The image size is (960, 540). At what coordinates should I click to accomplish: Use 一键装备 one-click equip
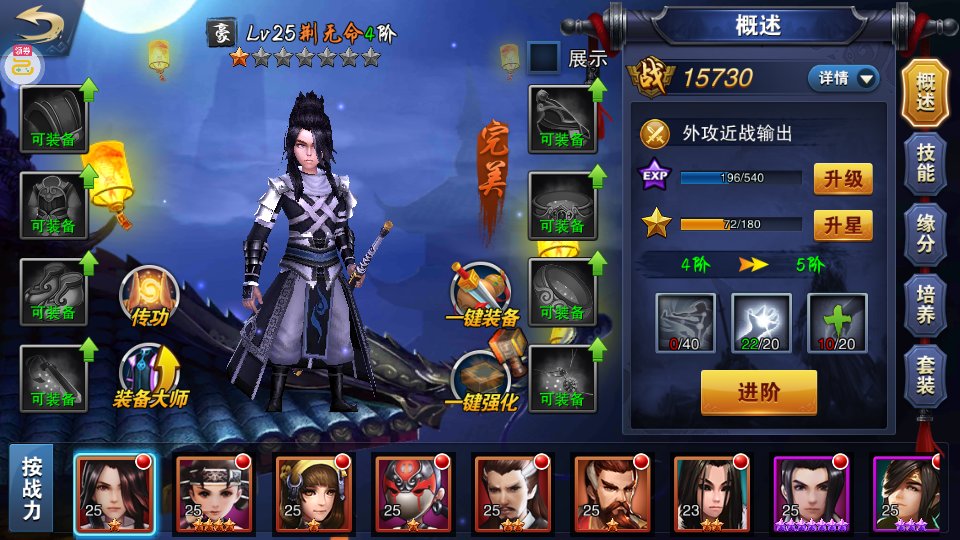(x=483, y=295)
